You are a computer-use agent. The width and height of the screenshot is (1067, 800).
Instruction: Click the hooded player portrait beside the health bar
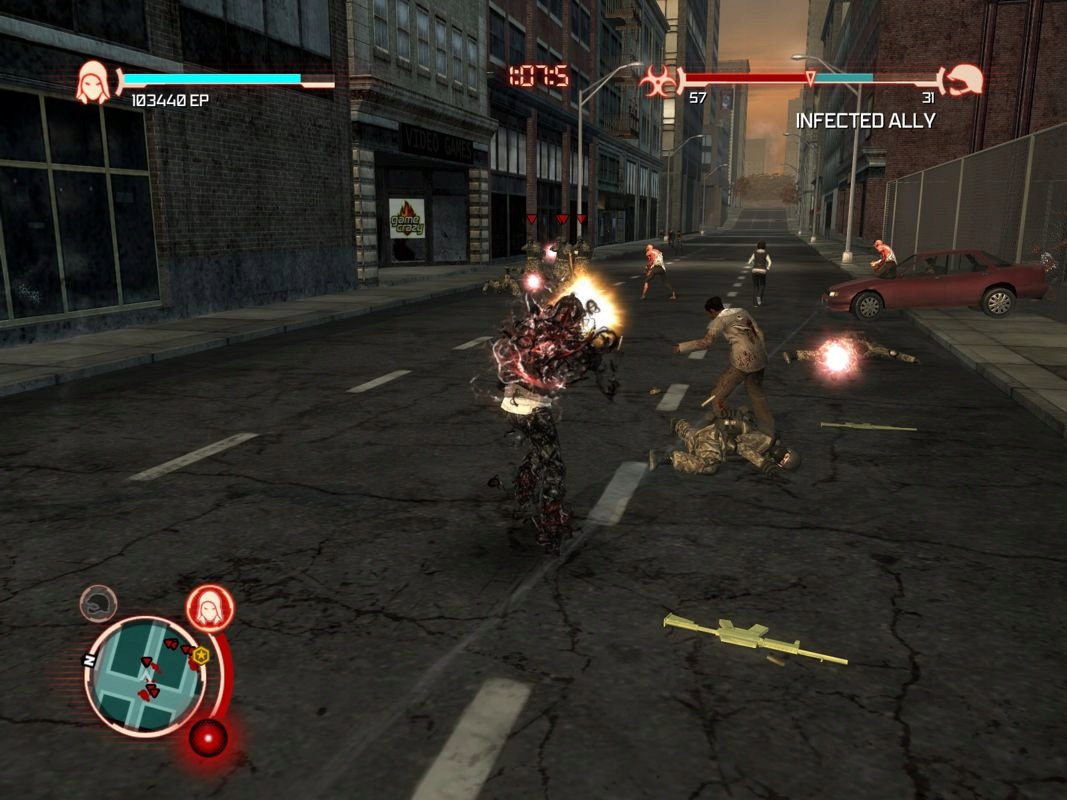94,82
